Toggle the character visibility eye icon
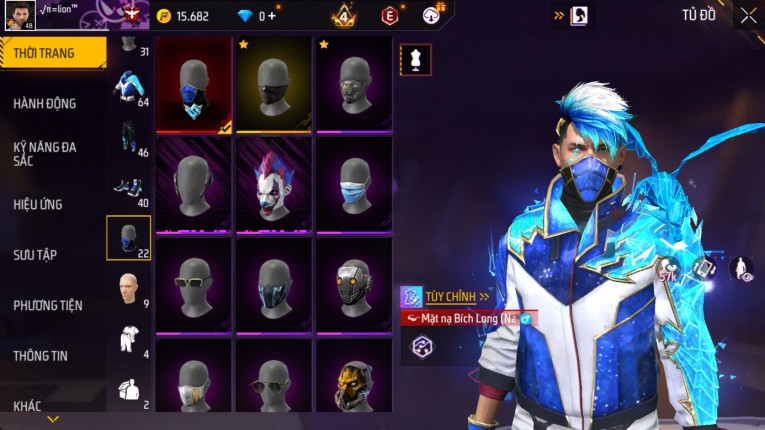Viewport: 765px width, 430px height. (741, 268)
